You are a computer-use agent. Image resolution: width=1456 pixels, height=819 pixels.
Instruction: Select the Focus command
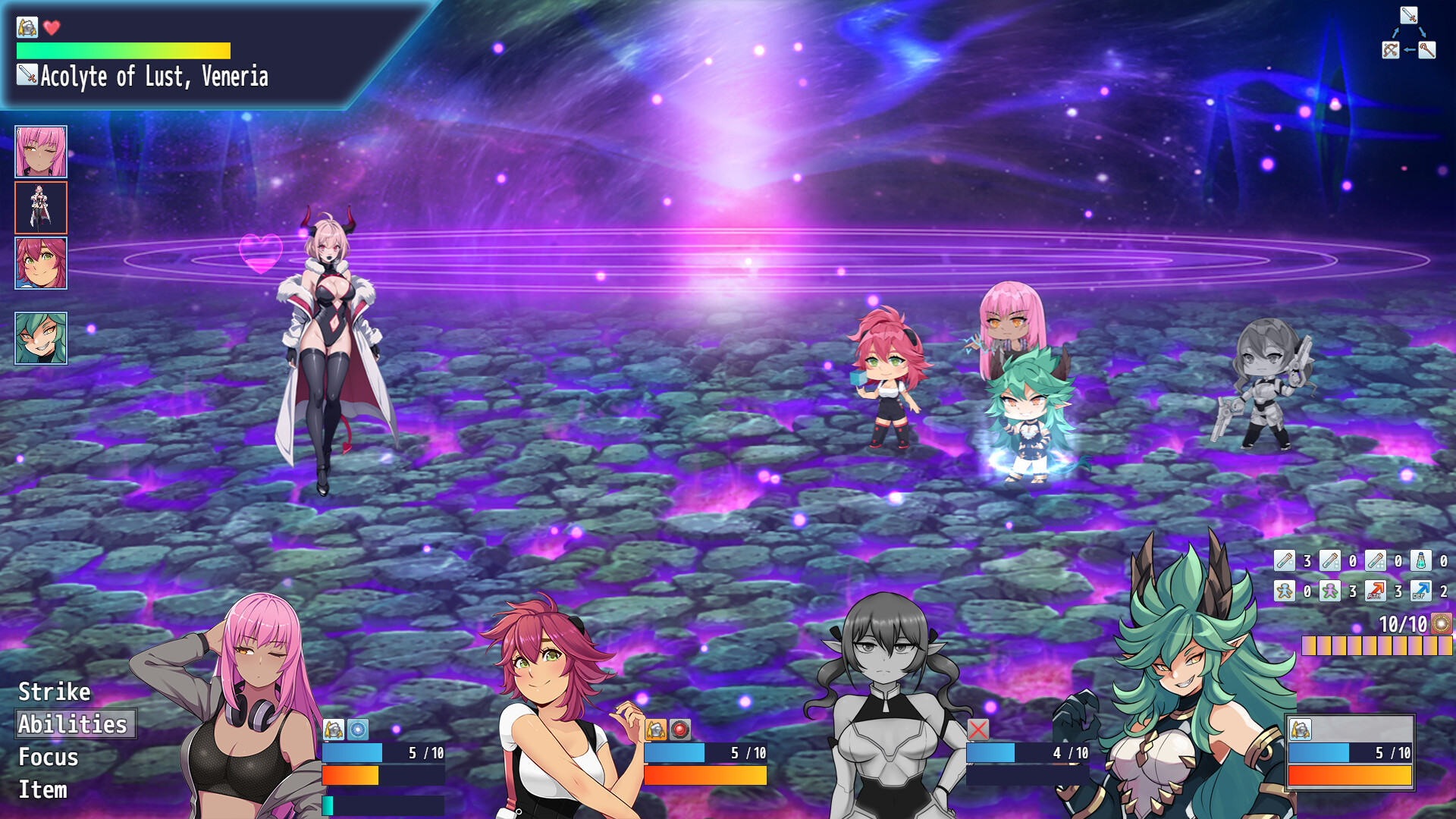[x=49, y=757]
